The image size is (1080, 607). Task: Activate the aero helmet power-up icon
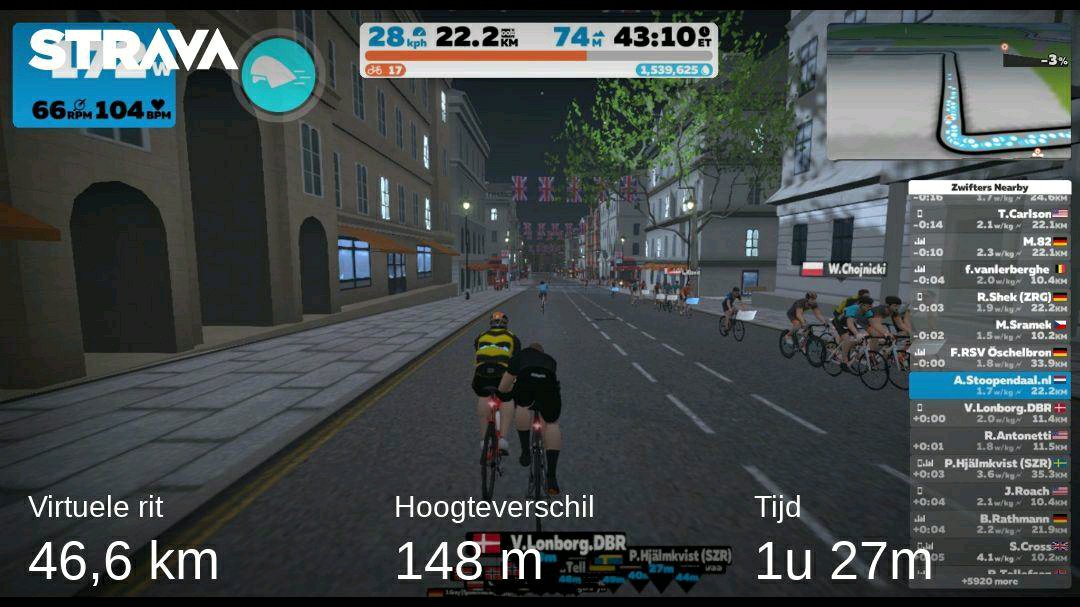coord(278,76)
